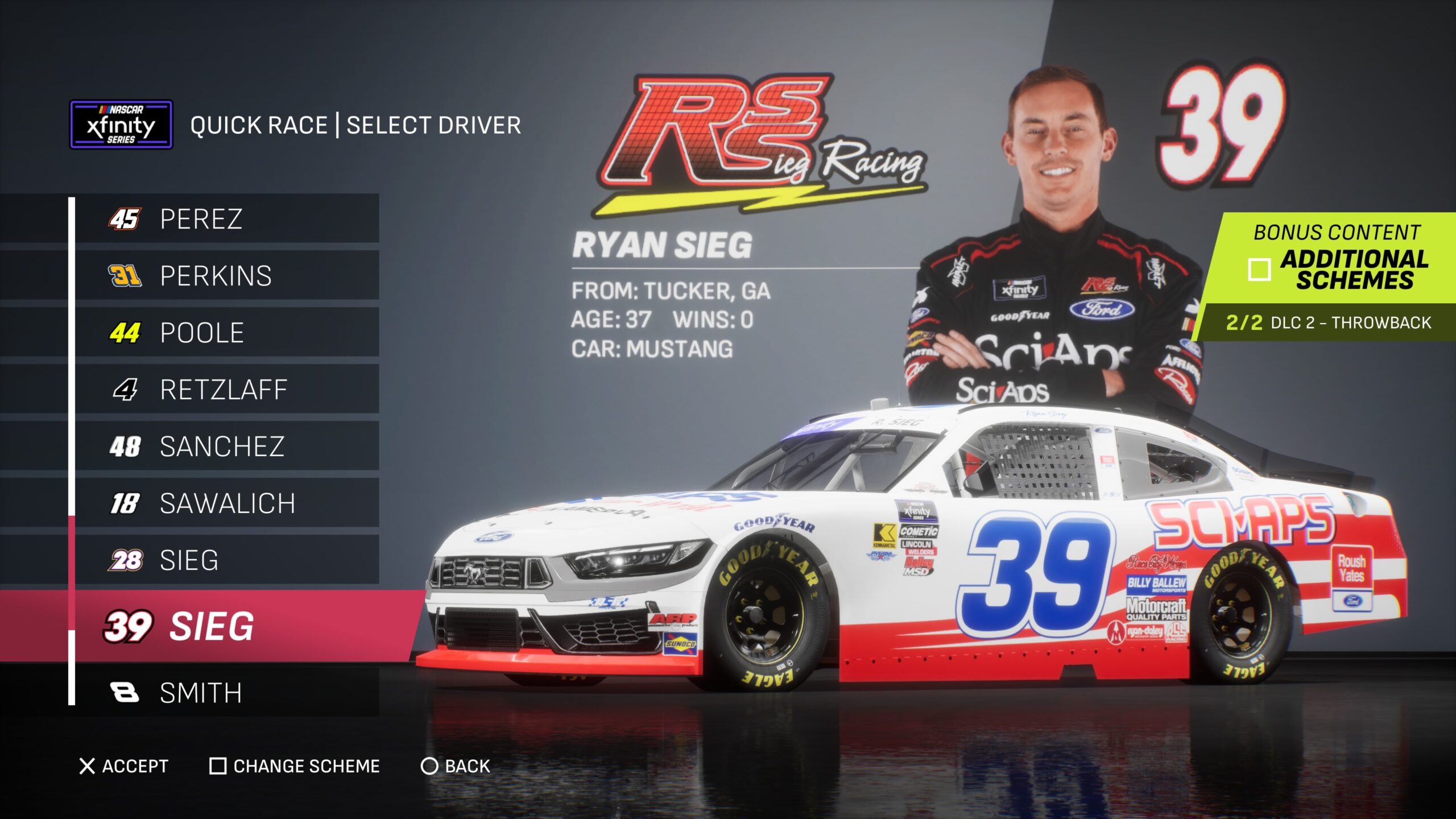Pick Poole, car number 44
This screenshot has width=1456, height=819.
226,333
